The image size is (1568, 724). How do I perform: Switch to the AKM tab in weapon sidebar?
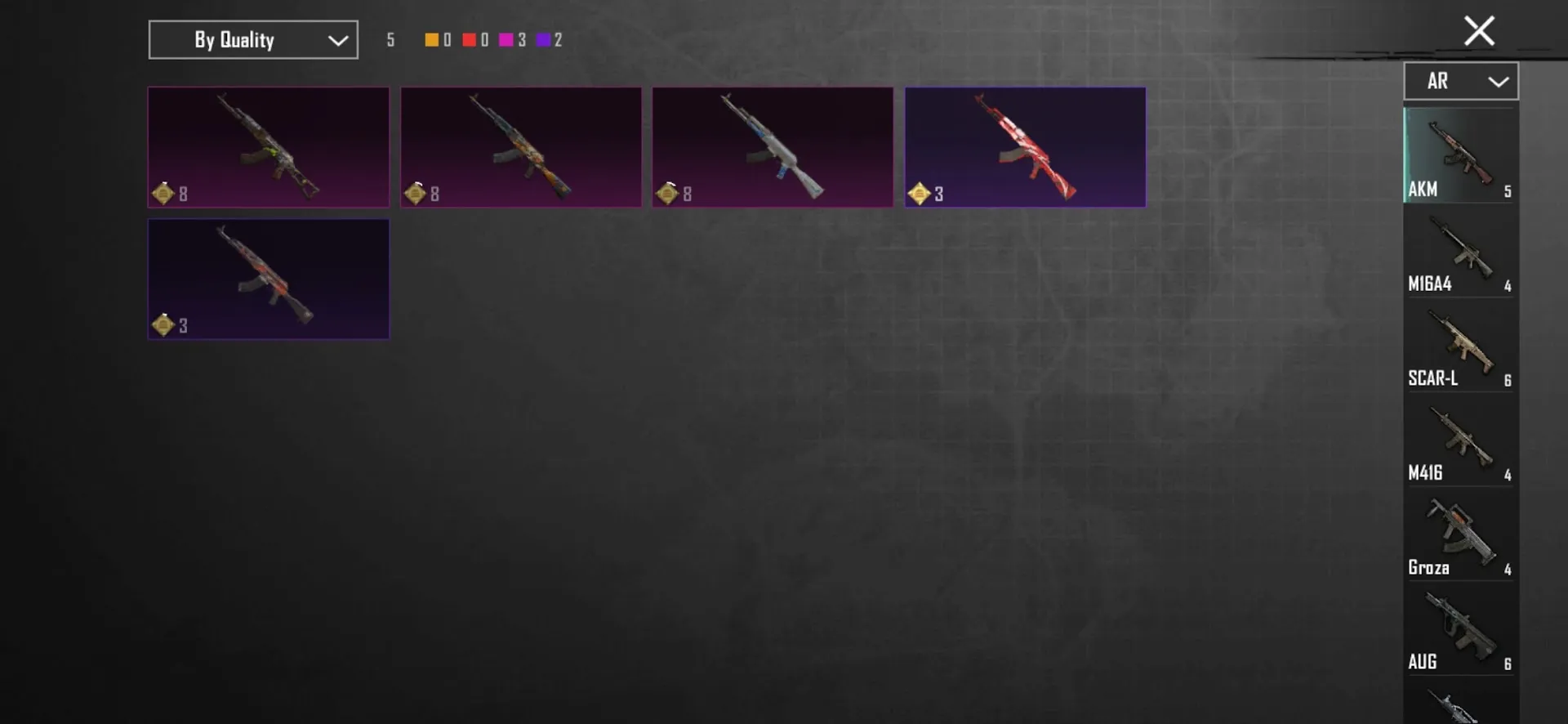click(1461, 155)
